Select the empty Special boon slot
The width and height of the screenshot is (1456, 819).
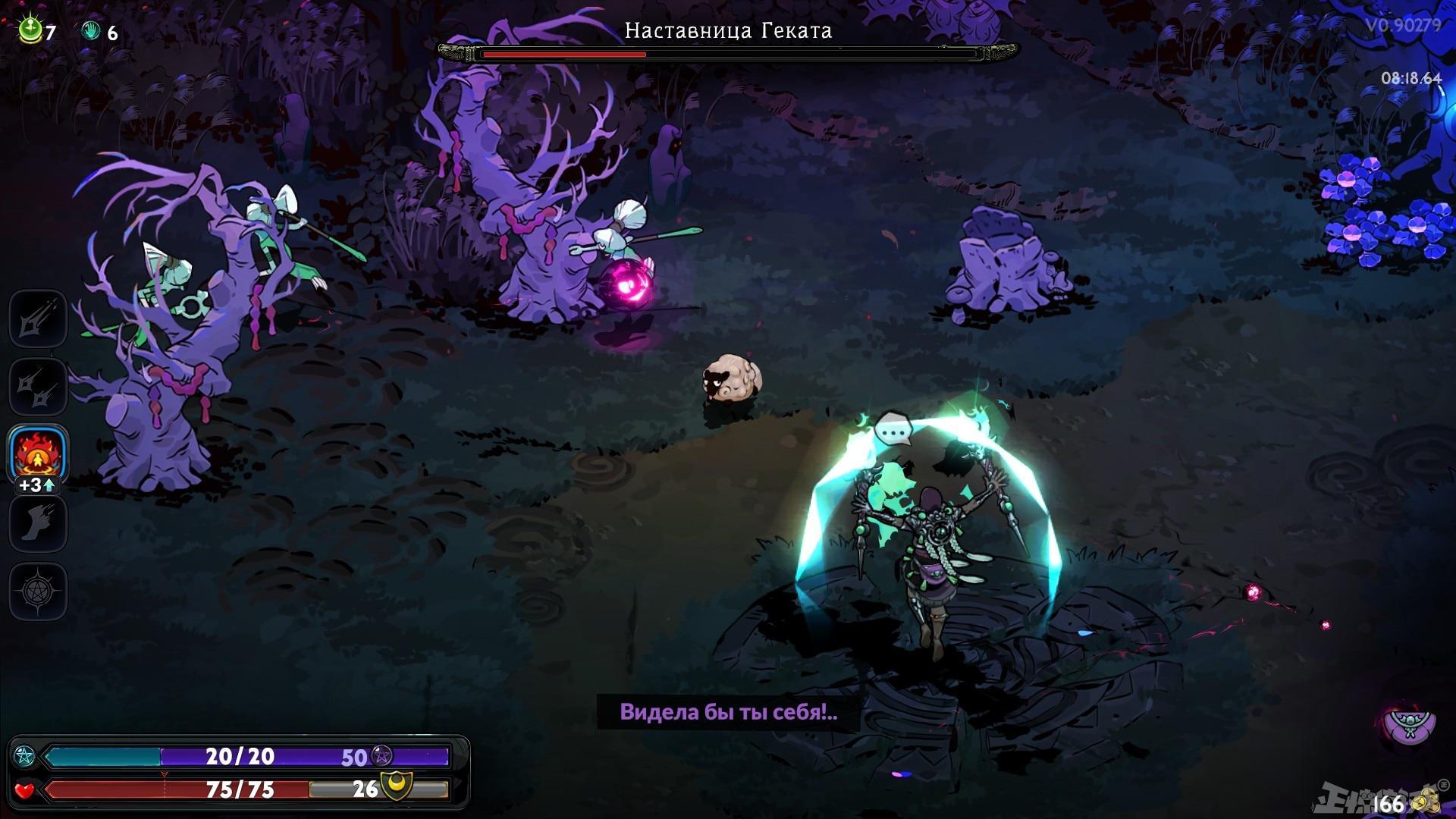pyautogui.click(x=38, y=386)
